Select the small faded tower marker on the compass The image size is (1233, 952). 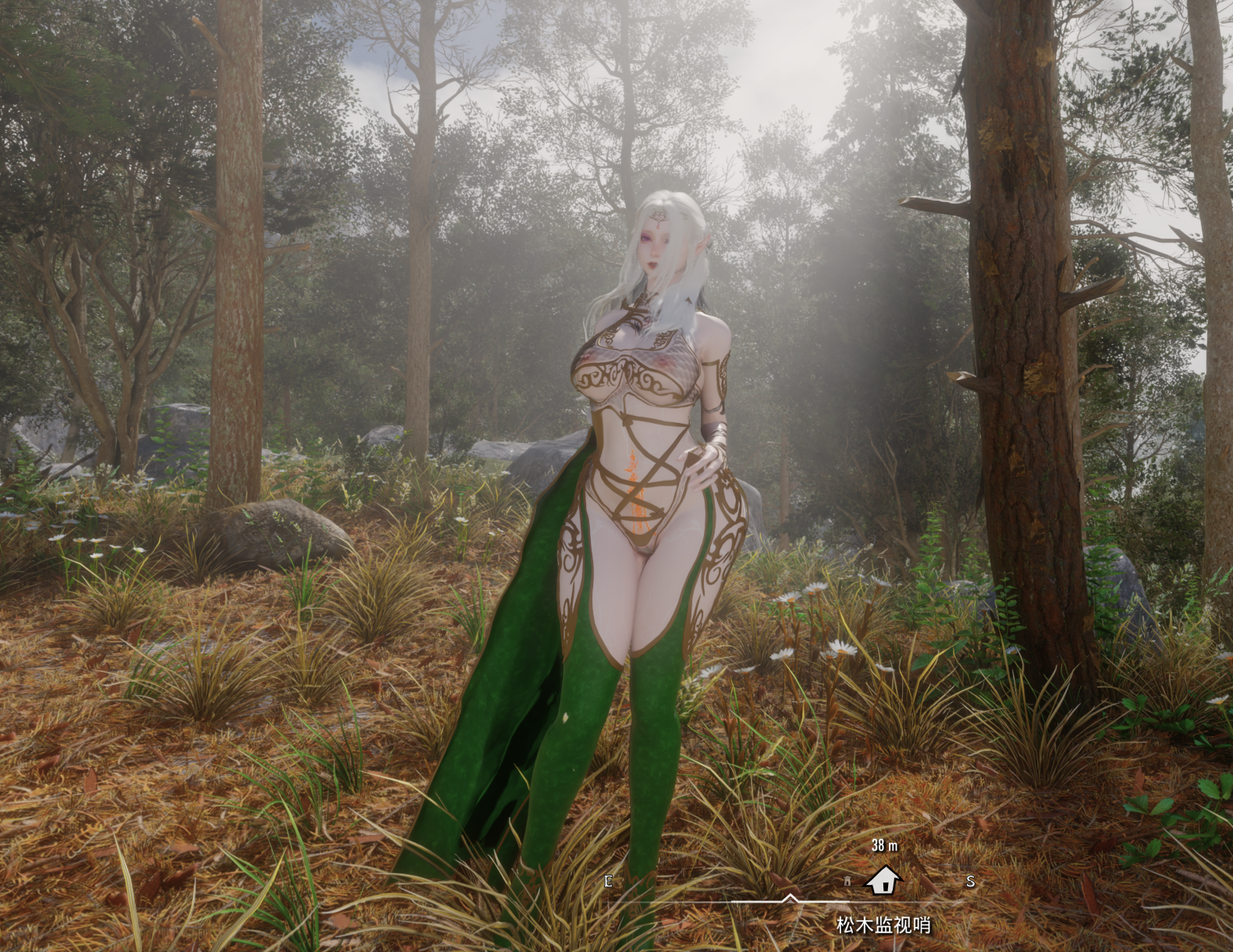pyautogui.click(x=847, y=882)
